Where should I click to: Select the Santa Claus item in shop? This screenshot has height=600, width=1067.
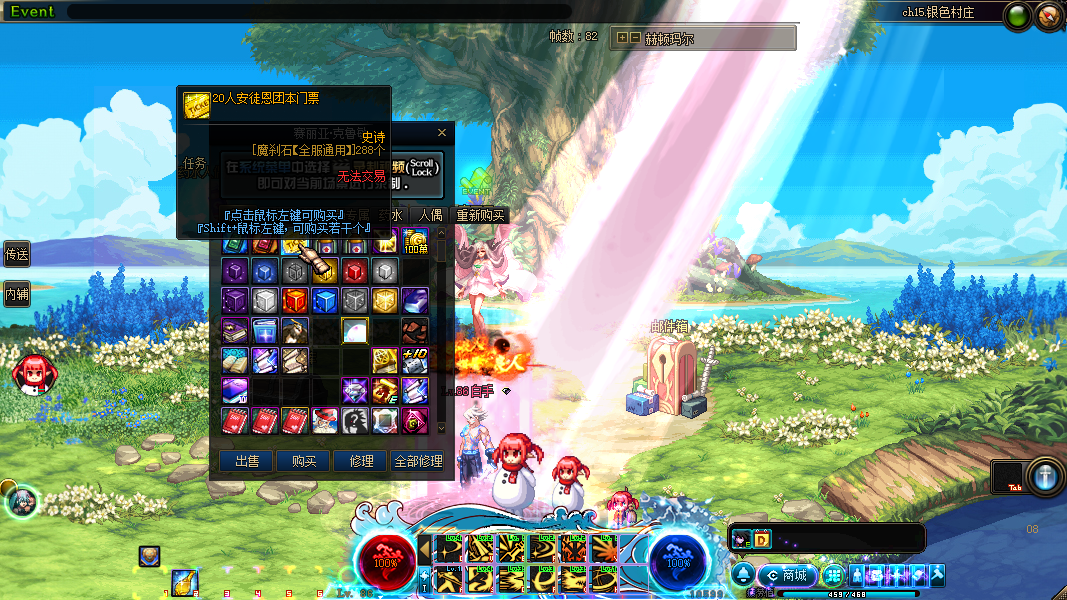pyautogui.click(x=325, y=420)
